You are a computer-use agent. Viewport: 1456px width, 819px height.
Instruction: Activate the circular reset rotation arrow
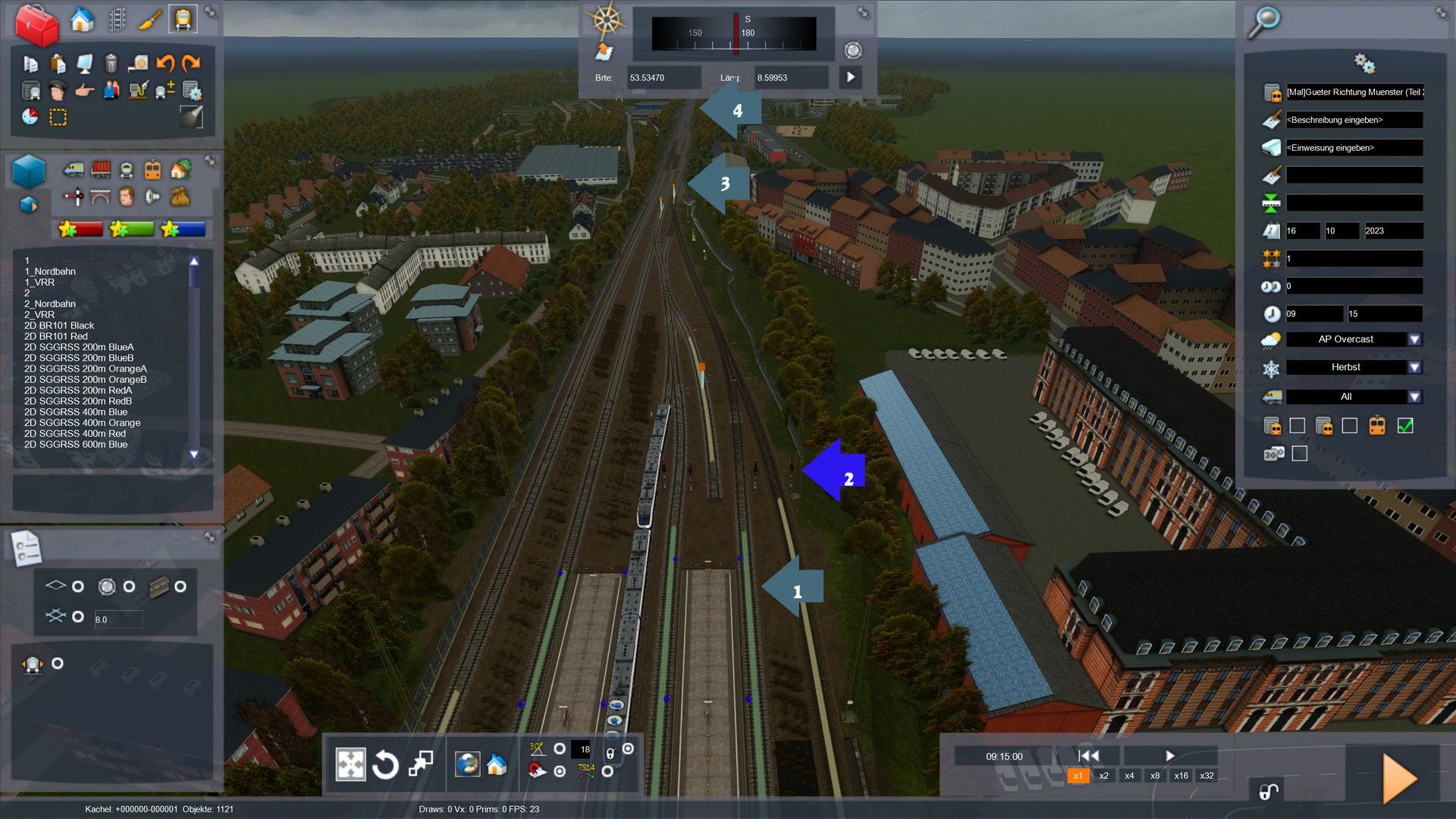point(385,764)
